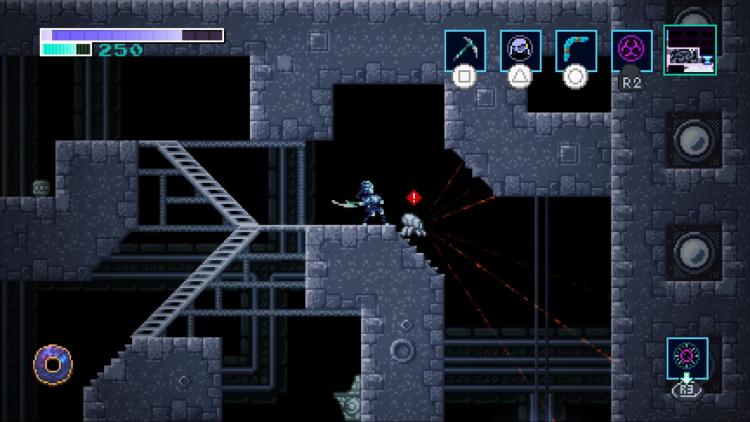The width and height of the screenshot is (750, 422).
Task: Activate the helmeted head ability icon
Action: tap(521, 50)
